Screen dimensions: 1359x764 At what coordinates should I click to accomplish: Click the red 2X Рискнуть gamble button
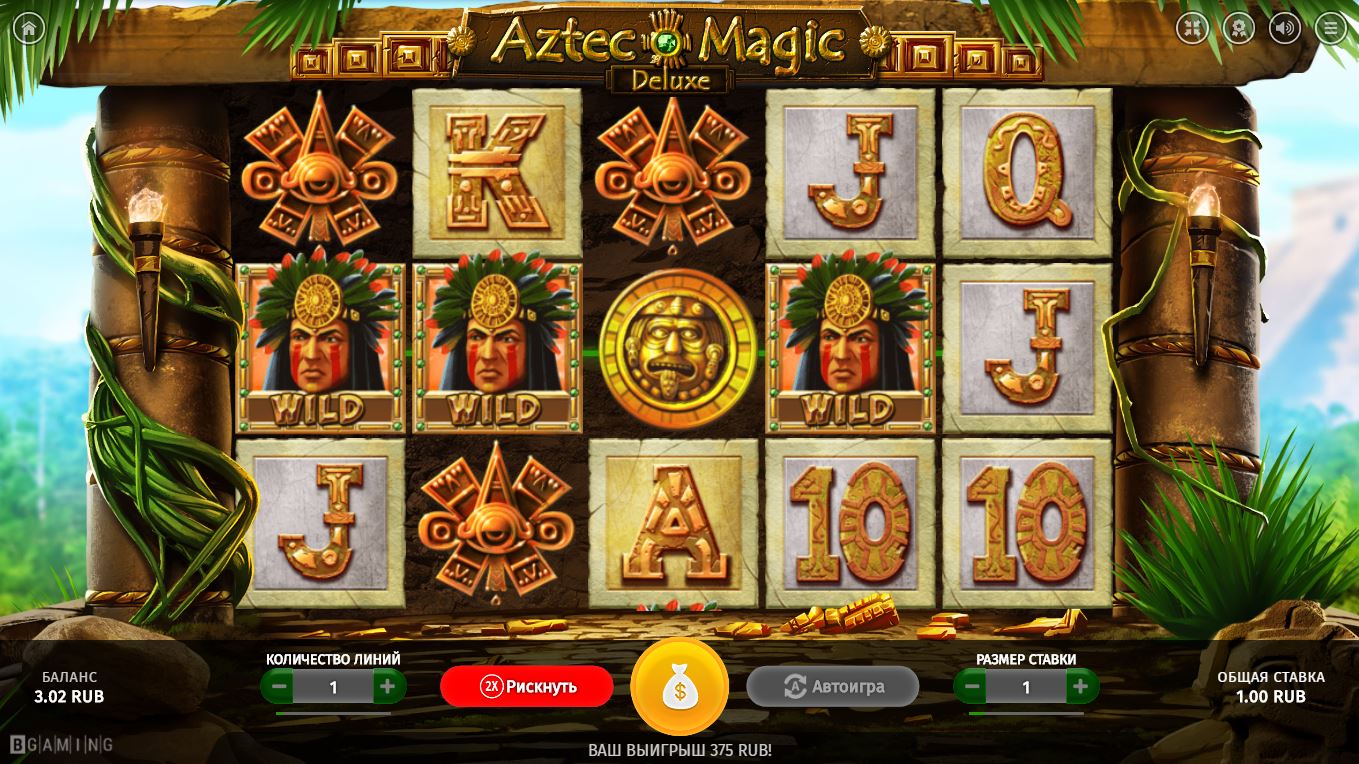coord(527,686)
